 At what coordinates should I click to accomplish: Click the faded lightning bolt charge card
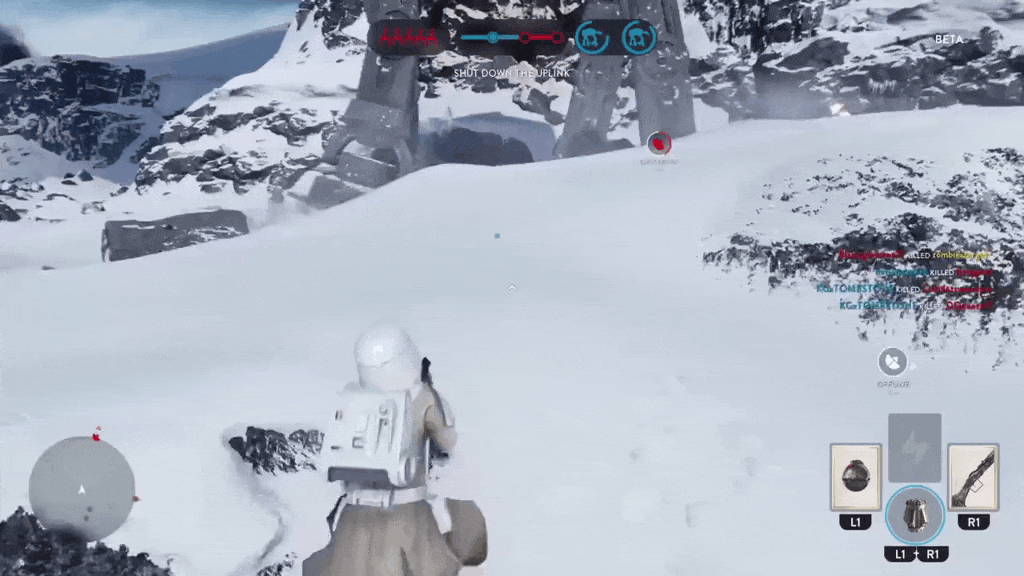click(x=914, y=447)
